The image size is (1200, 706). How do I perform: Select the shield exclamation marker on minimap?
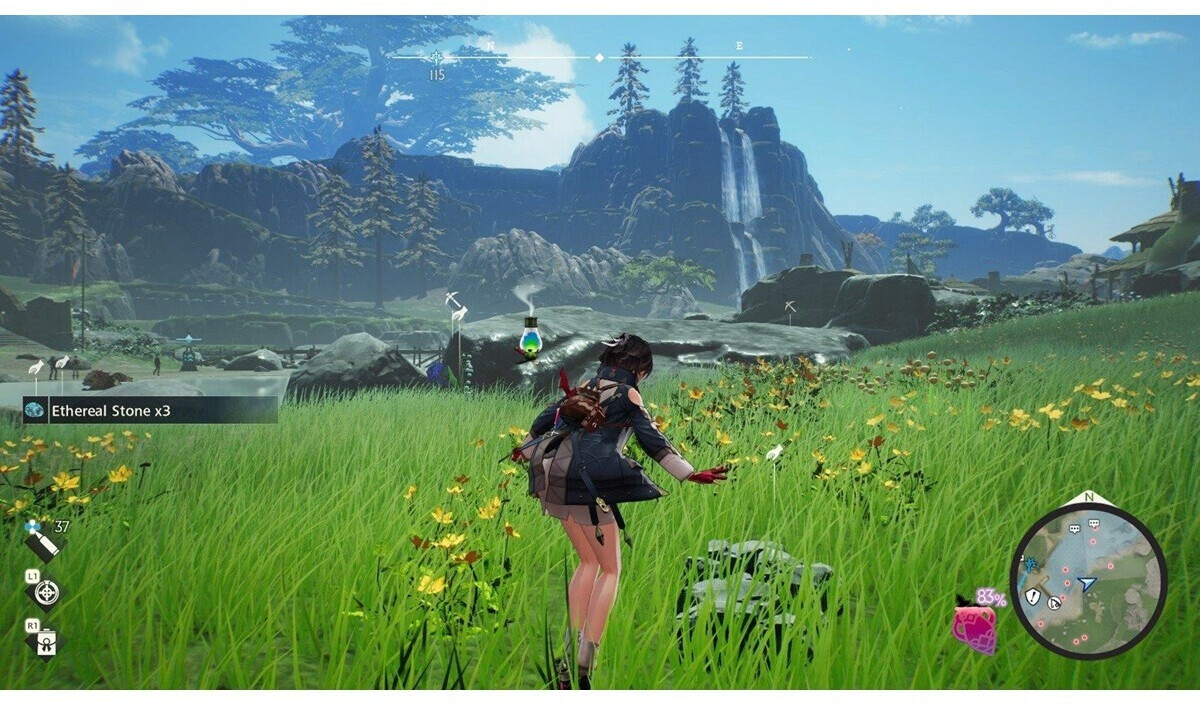point(1032,596)
